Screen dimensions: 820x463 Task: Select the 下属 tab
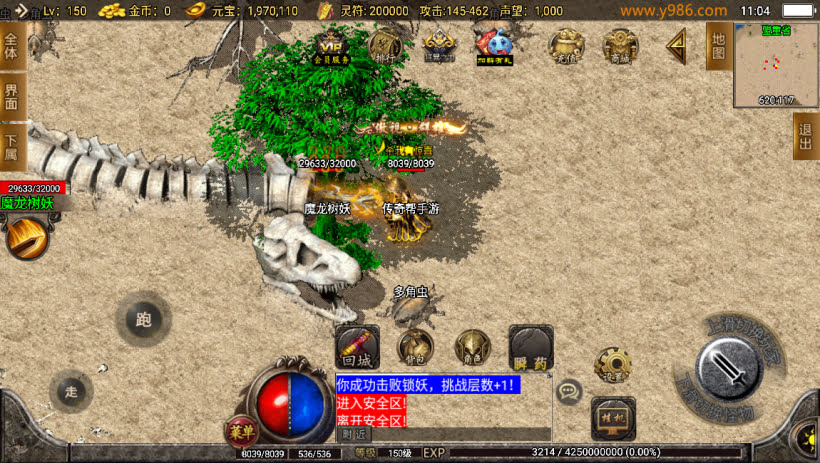tap(12, 148)
